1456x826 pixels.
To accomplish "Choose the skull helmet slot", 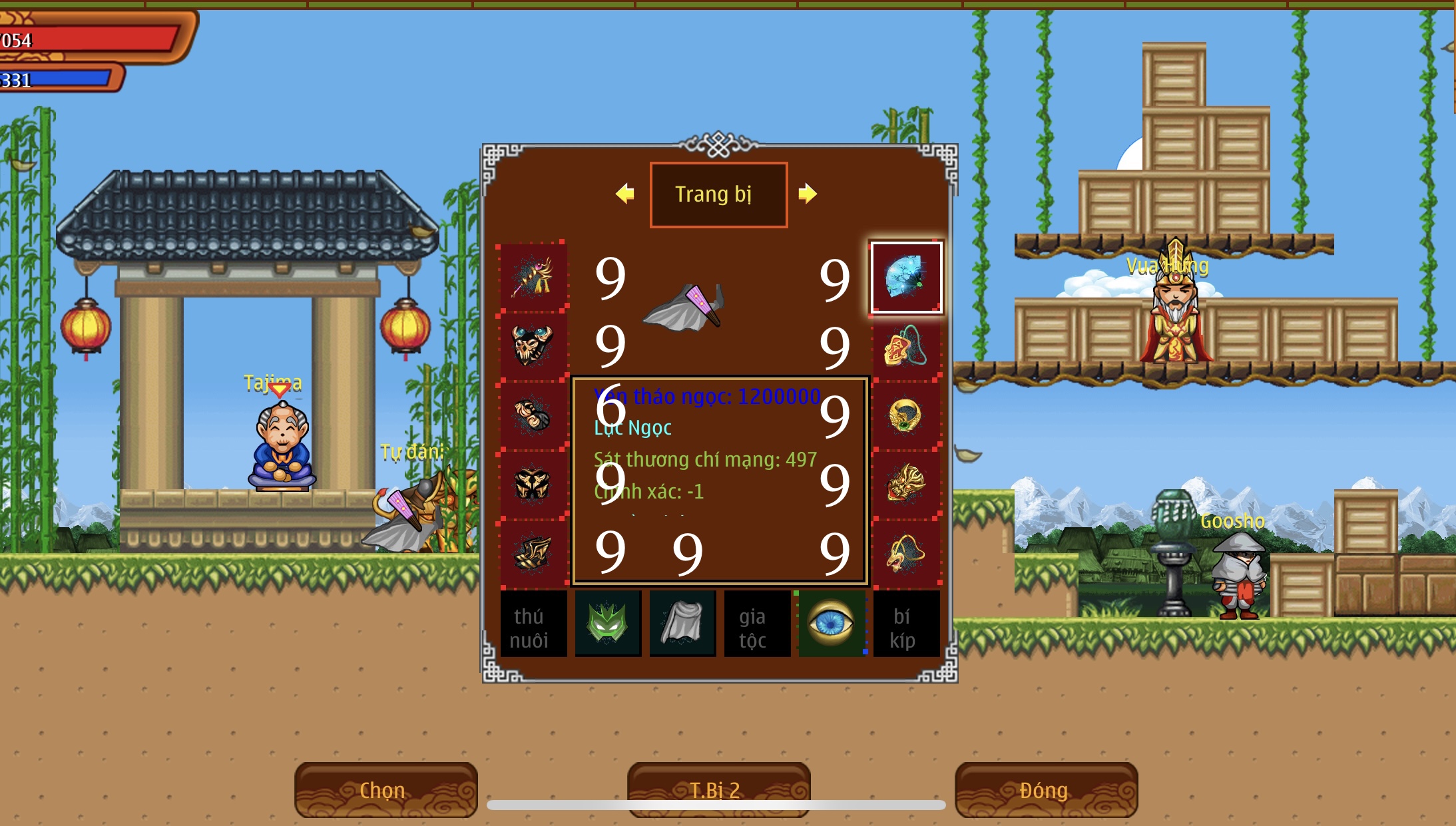I will point(533,345).
